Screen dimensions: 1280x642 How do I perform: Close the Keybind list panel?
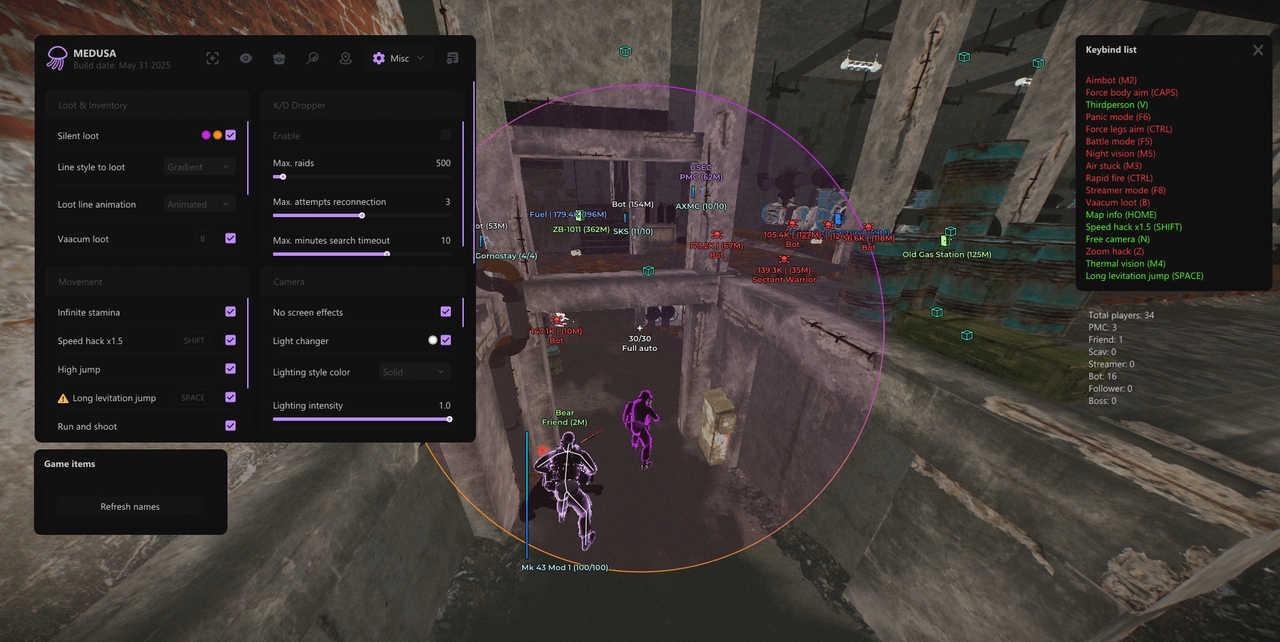pos(1258,50)
